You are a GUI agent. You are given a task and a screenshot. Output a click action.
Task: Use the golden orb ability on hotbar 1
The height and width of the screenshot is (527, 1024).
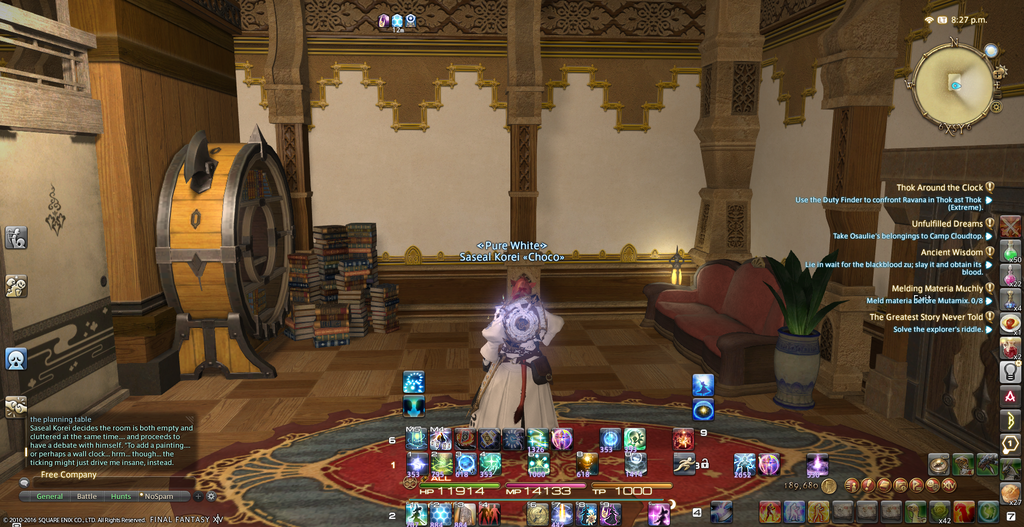pos(588,463)
